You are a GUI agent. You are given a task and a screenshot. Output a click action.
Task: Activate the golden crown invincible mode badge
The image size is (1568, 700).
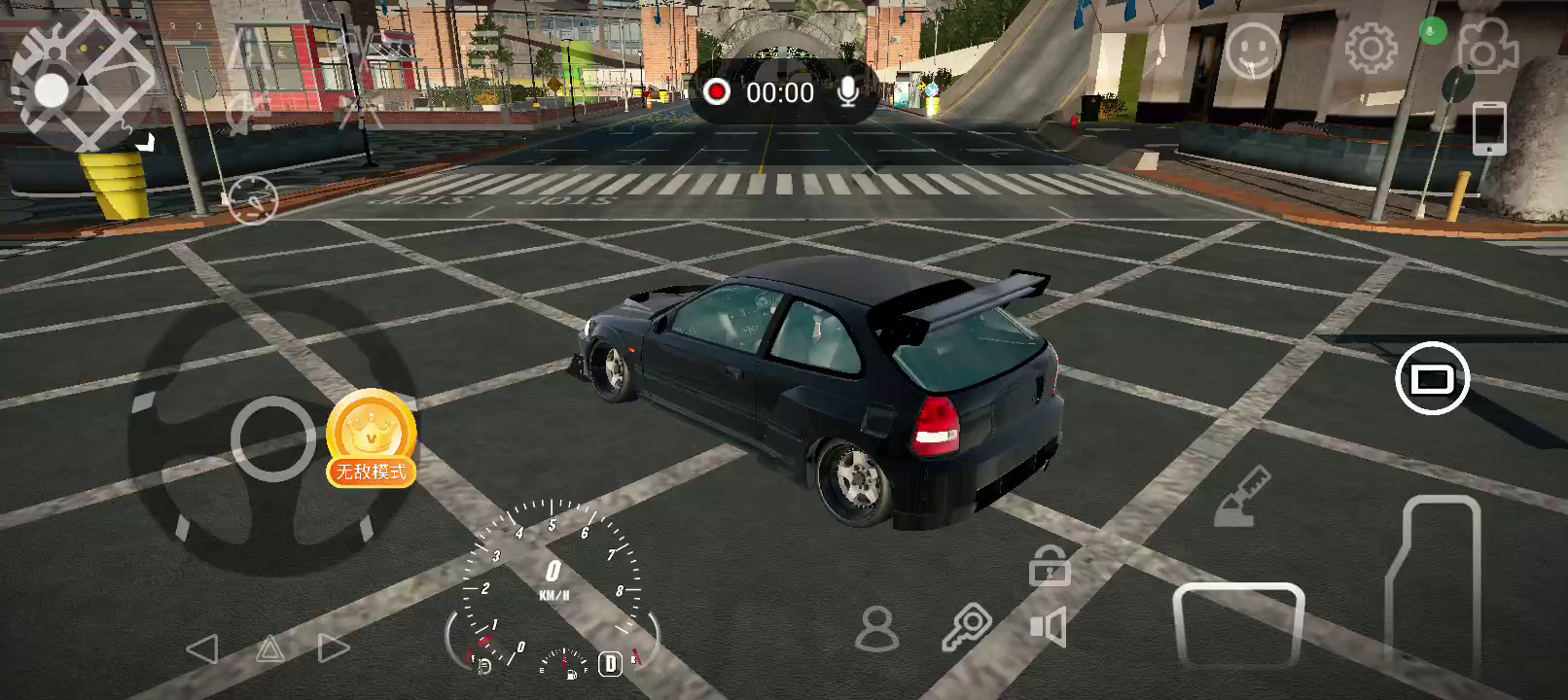(372, 437)
